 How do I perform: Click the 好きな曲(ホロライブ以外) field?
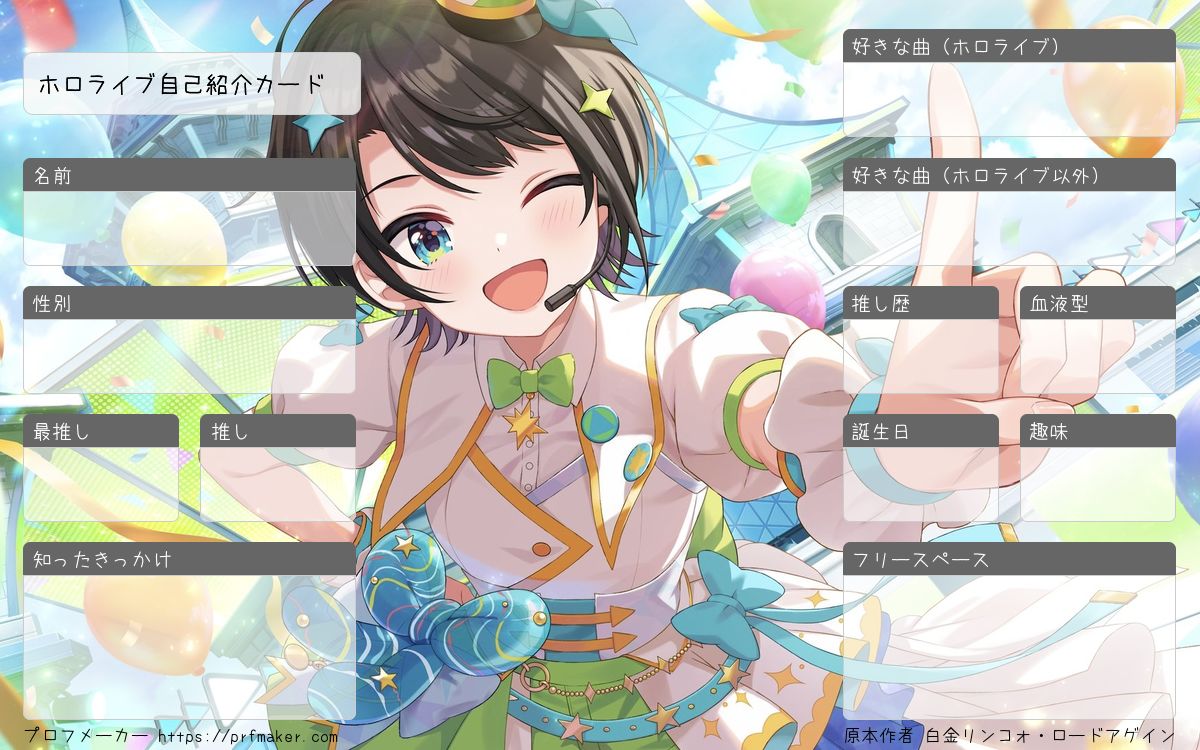pos(1009,228)
